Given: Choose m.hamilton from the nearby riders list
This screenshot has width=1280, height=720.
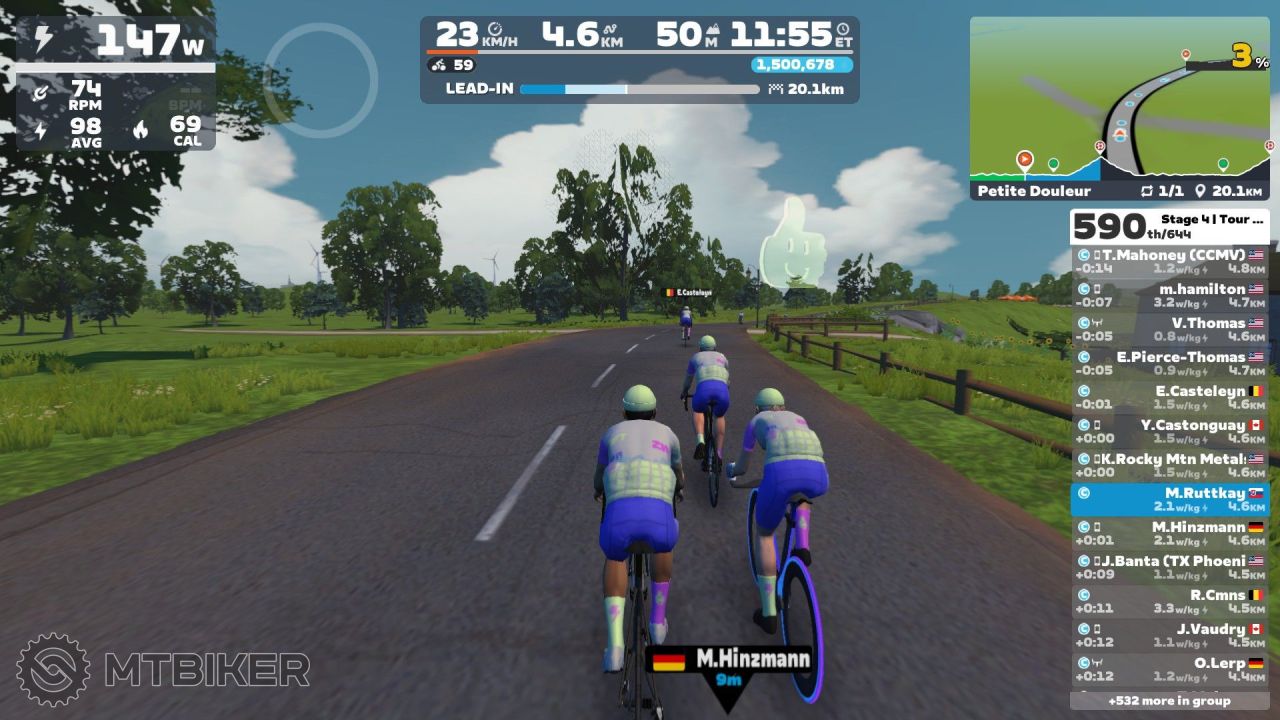Looking at the screenshot, I should click(1169, 296).
